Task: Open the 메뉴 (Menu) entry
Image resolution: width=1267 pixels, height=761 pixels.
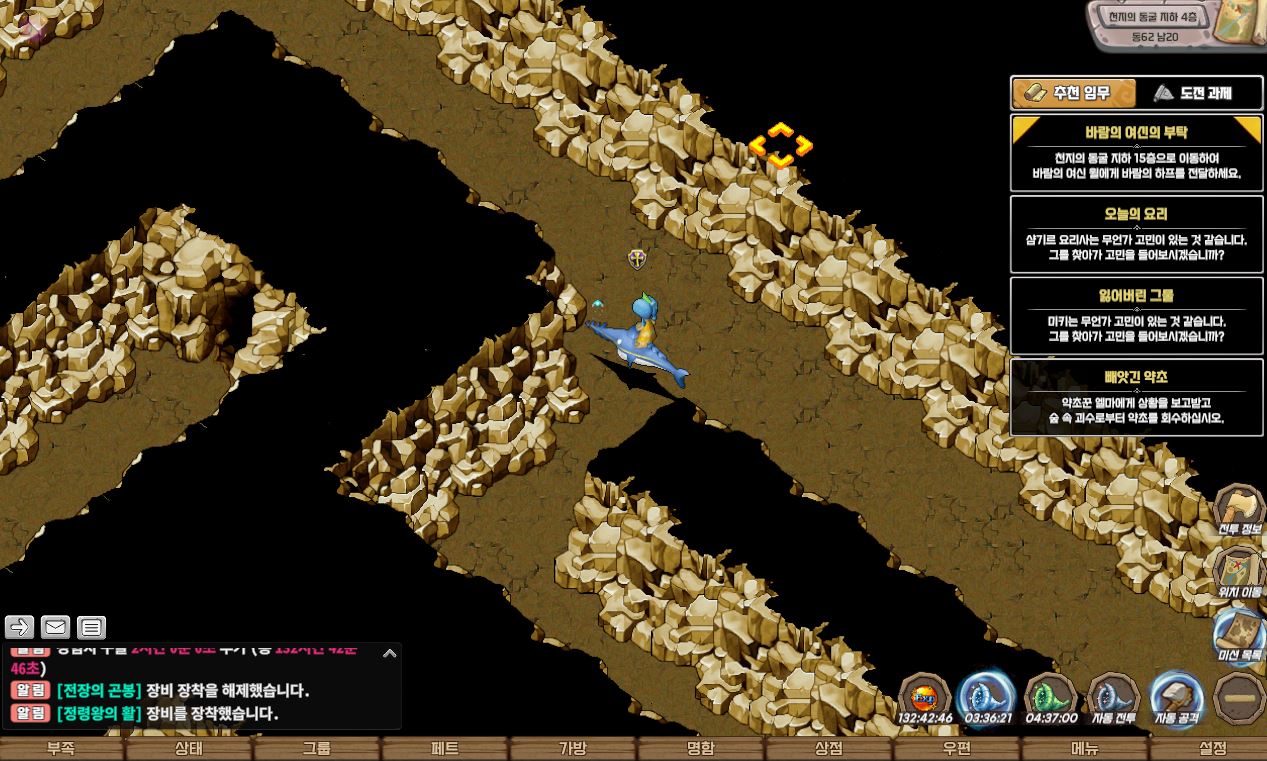Action: (x=1085, y=749)
